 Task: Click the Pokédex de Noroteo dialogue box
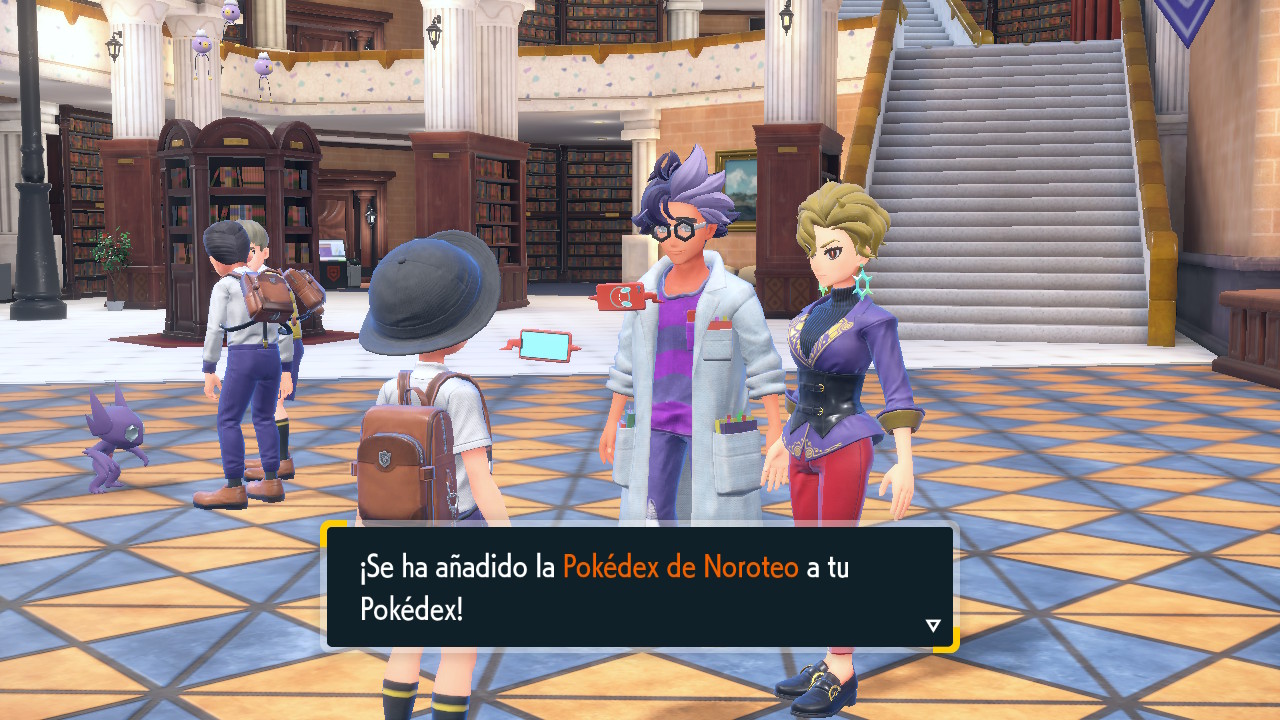pos(640,587)
